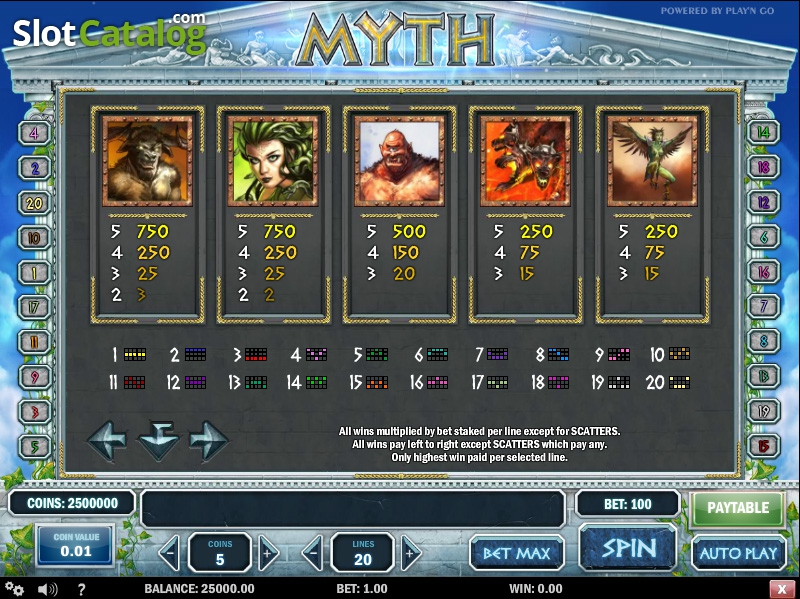800x599 pixels.
Task: Spin the reels
Action: pyautogui.click(x=629, y=549)
